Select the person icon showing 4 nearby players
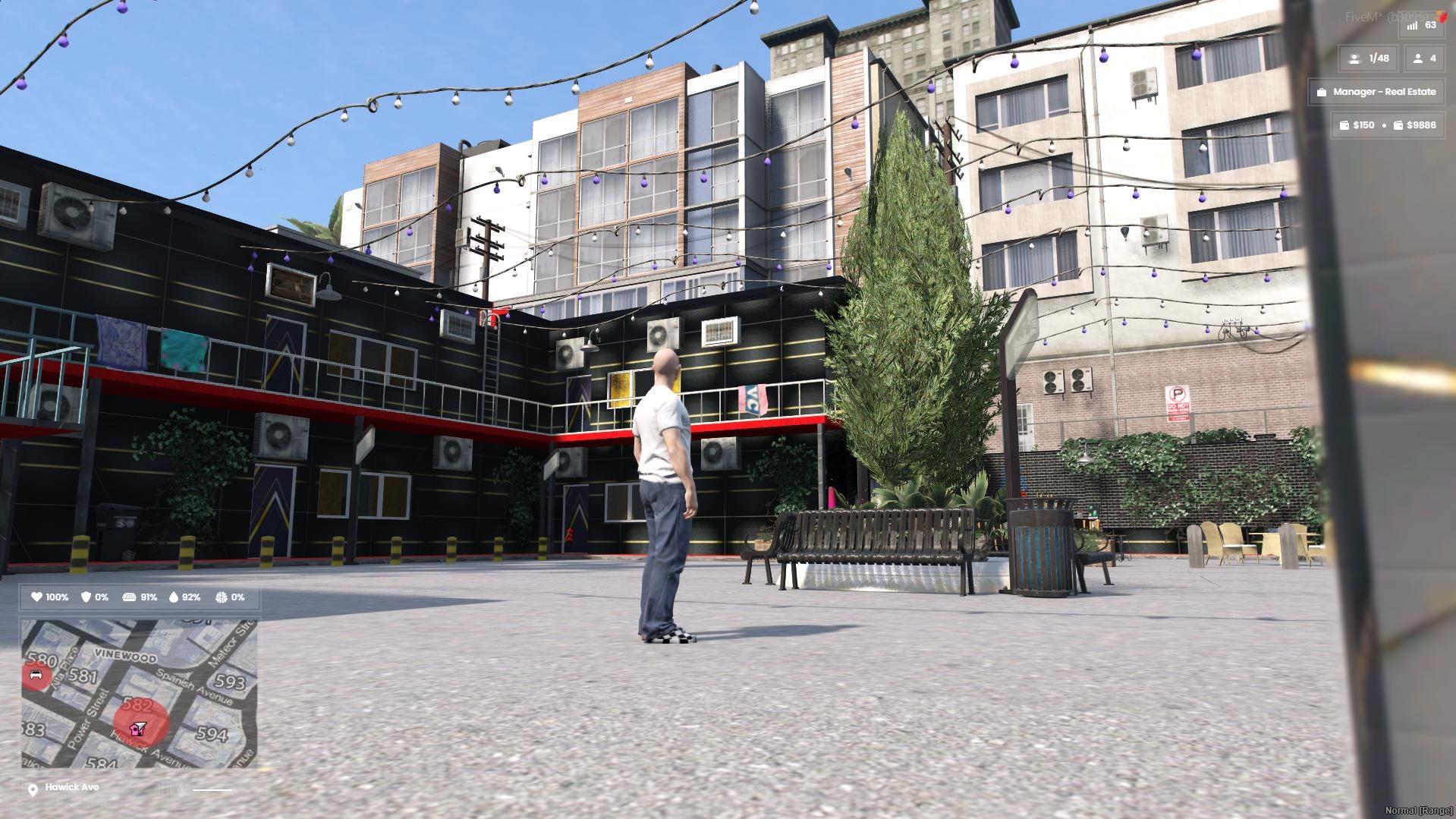 point(1419,58)
